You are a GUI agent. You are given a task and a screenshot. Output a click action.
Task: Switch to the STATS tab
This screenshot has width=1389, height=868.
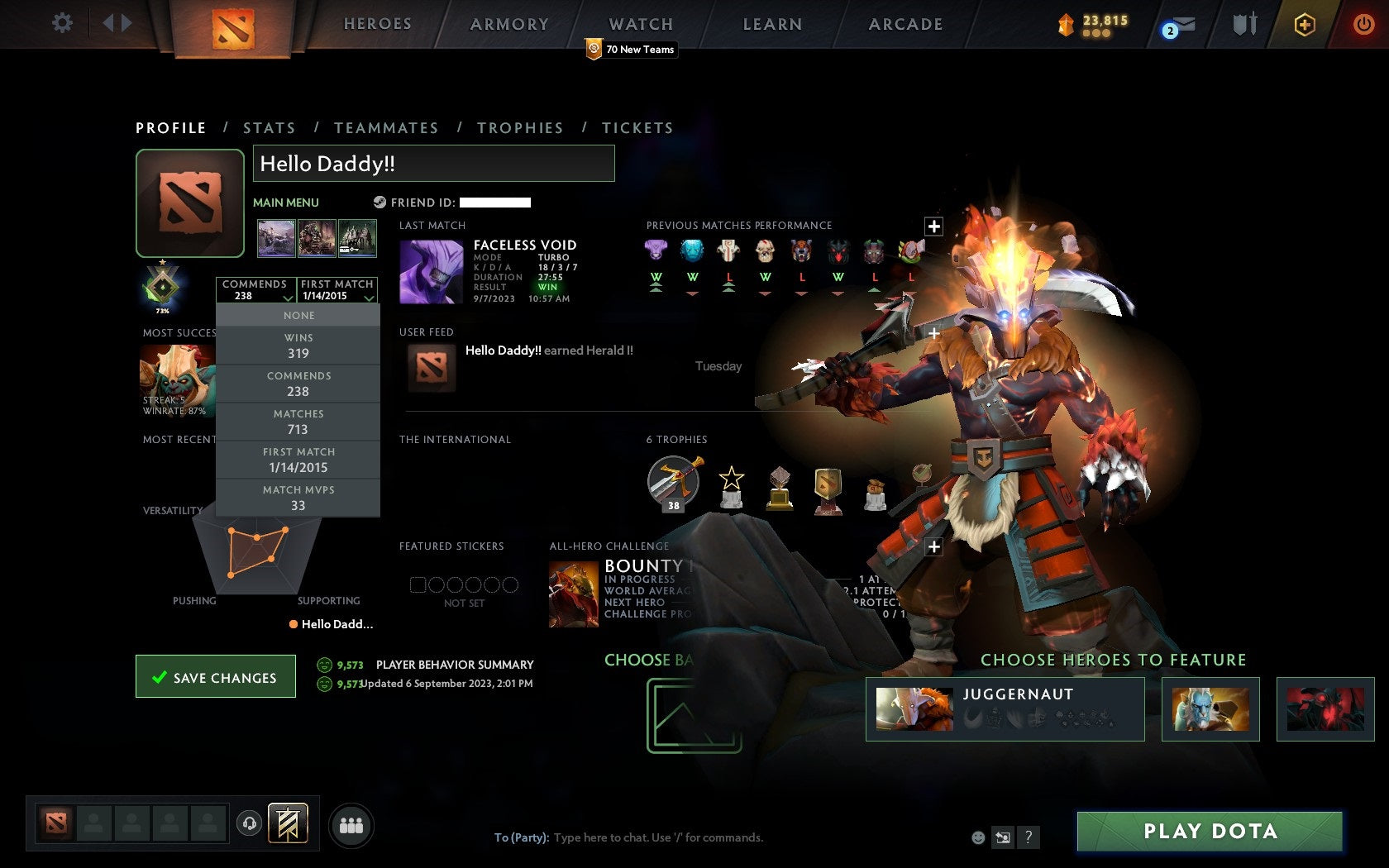270,127
